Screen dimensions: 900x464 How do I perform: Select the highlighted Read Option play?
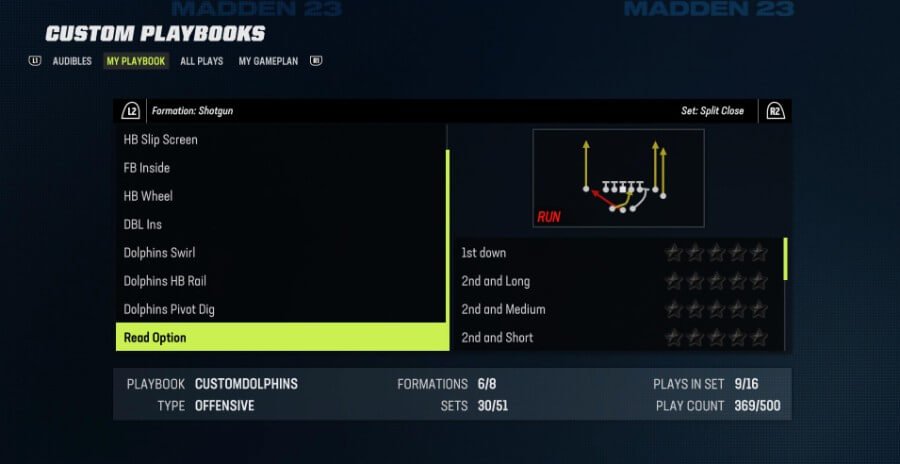[x=280, y=337]
